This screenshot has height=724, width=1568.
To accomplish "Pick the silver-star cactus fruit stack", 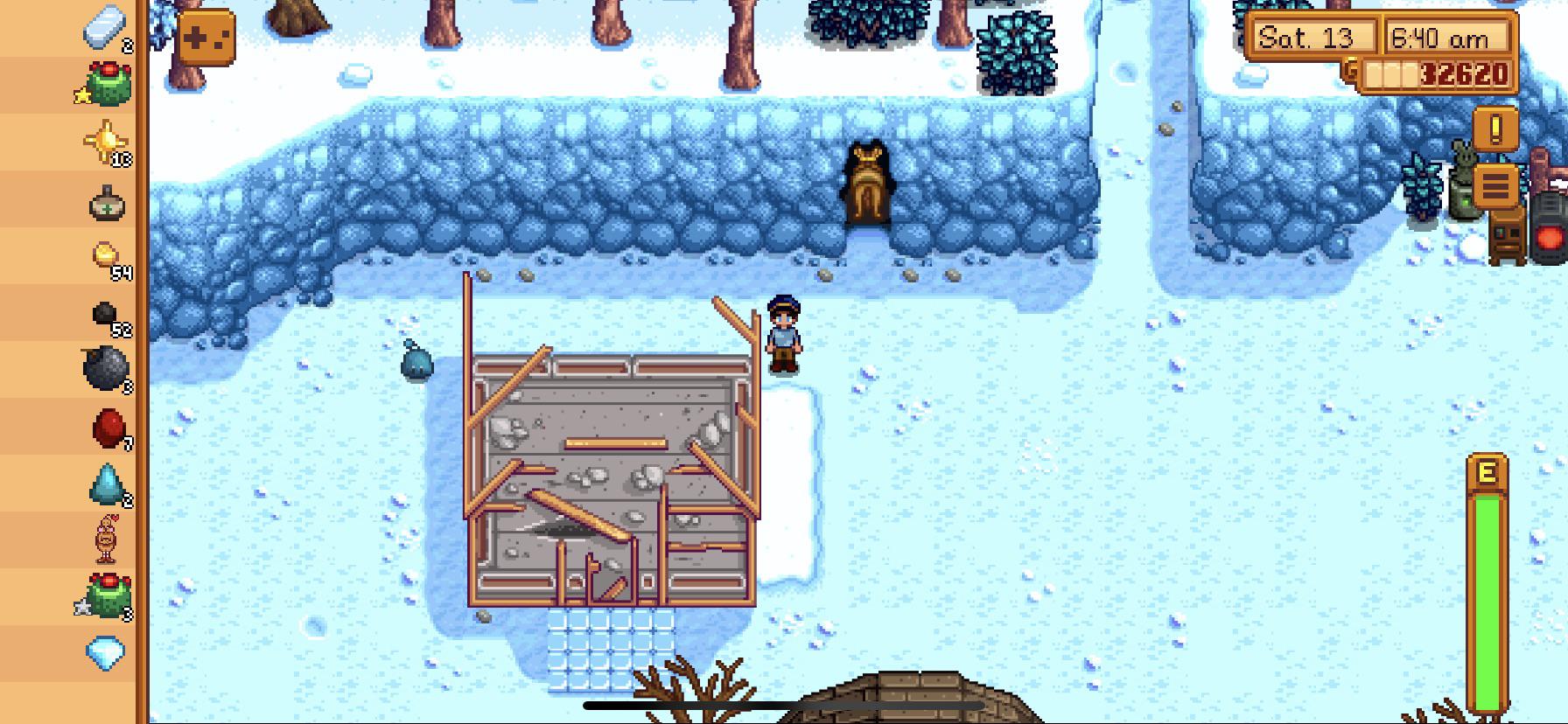I will click(107, 595).
